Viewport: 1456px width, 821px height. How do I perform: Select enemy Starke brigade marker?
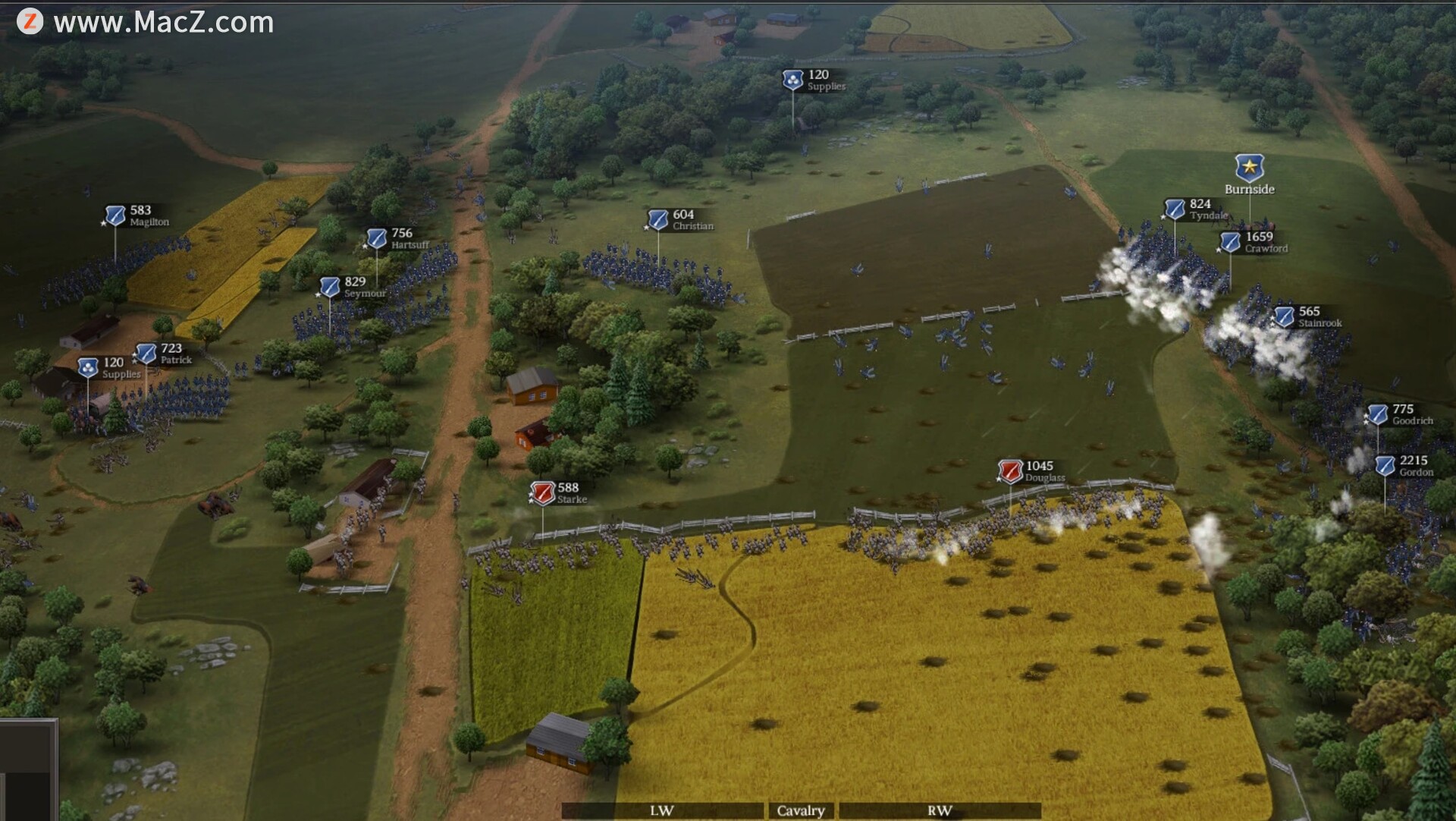(x=543, y=493)
